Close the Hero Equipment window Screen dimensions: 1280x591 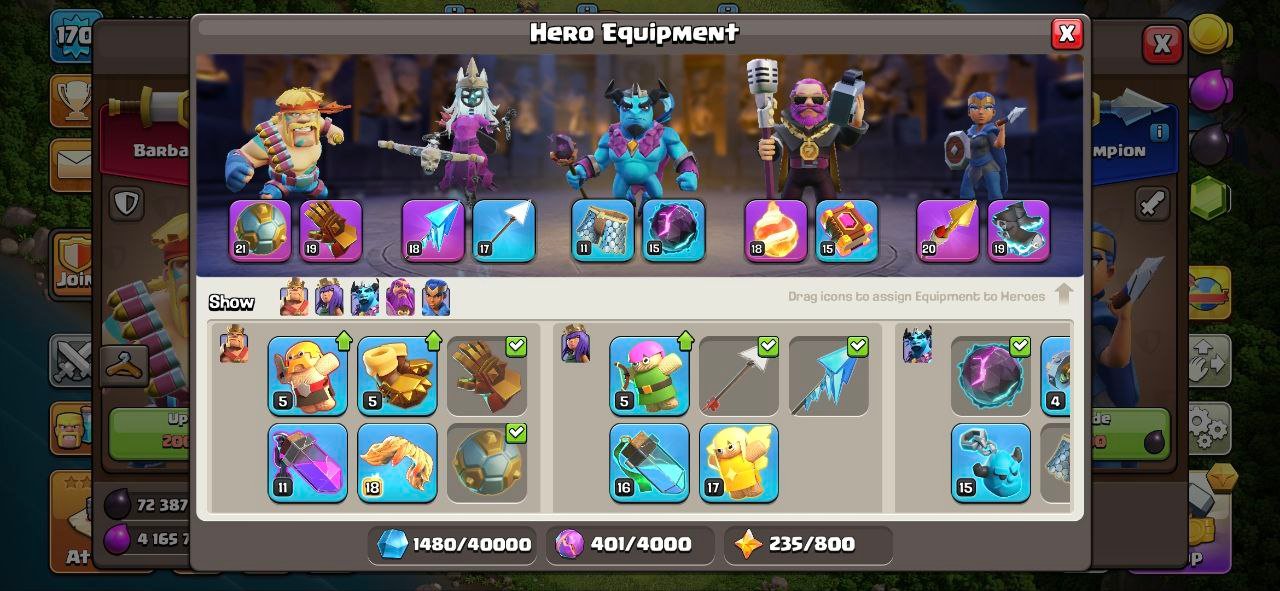pyautogui.click(x=1066, y=34)
